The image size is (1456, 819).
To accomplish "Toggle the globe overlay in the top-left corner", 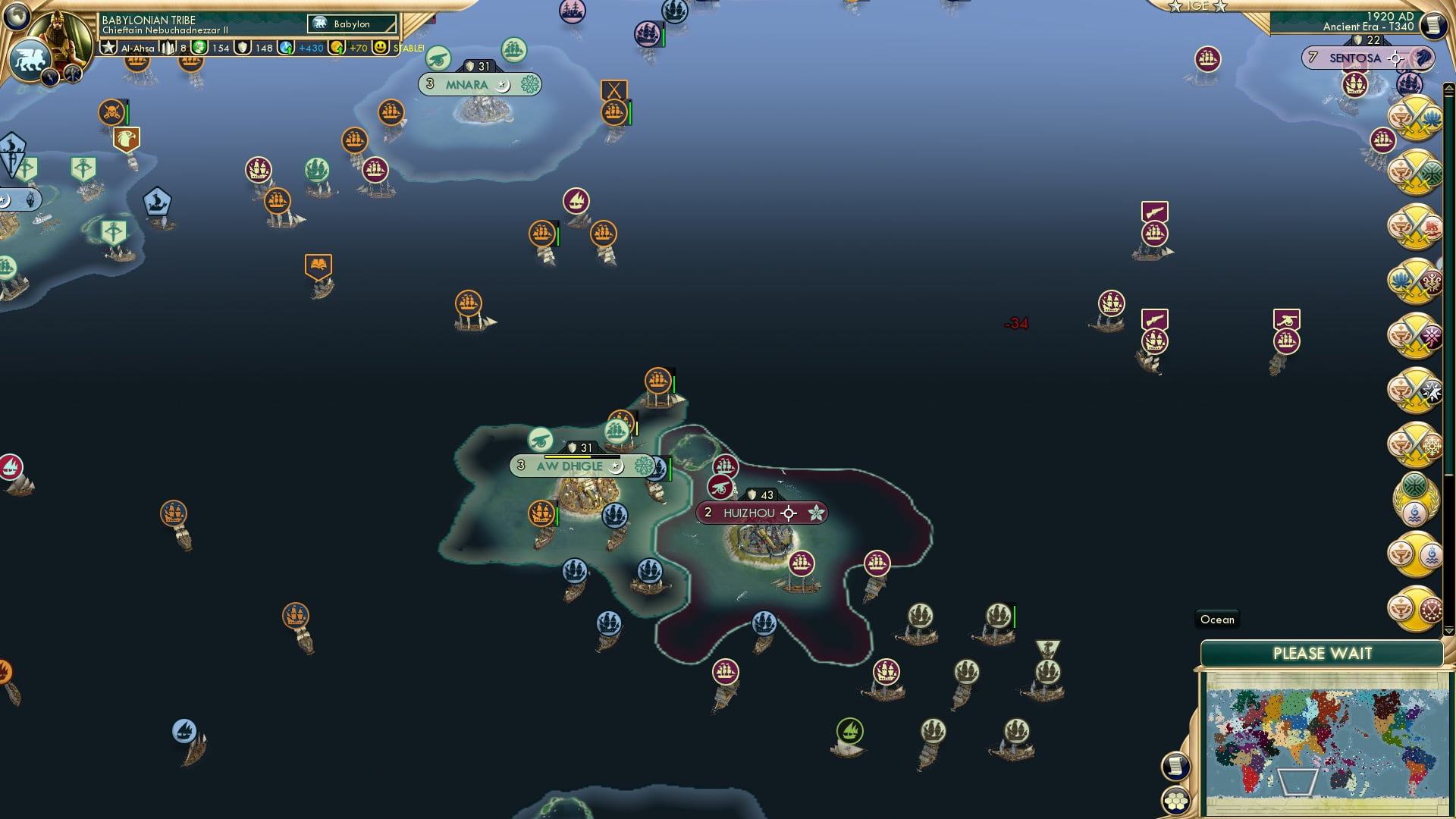I will point(15,17).
